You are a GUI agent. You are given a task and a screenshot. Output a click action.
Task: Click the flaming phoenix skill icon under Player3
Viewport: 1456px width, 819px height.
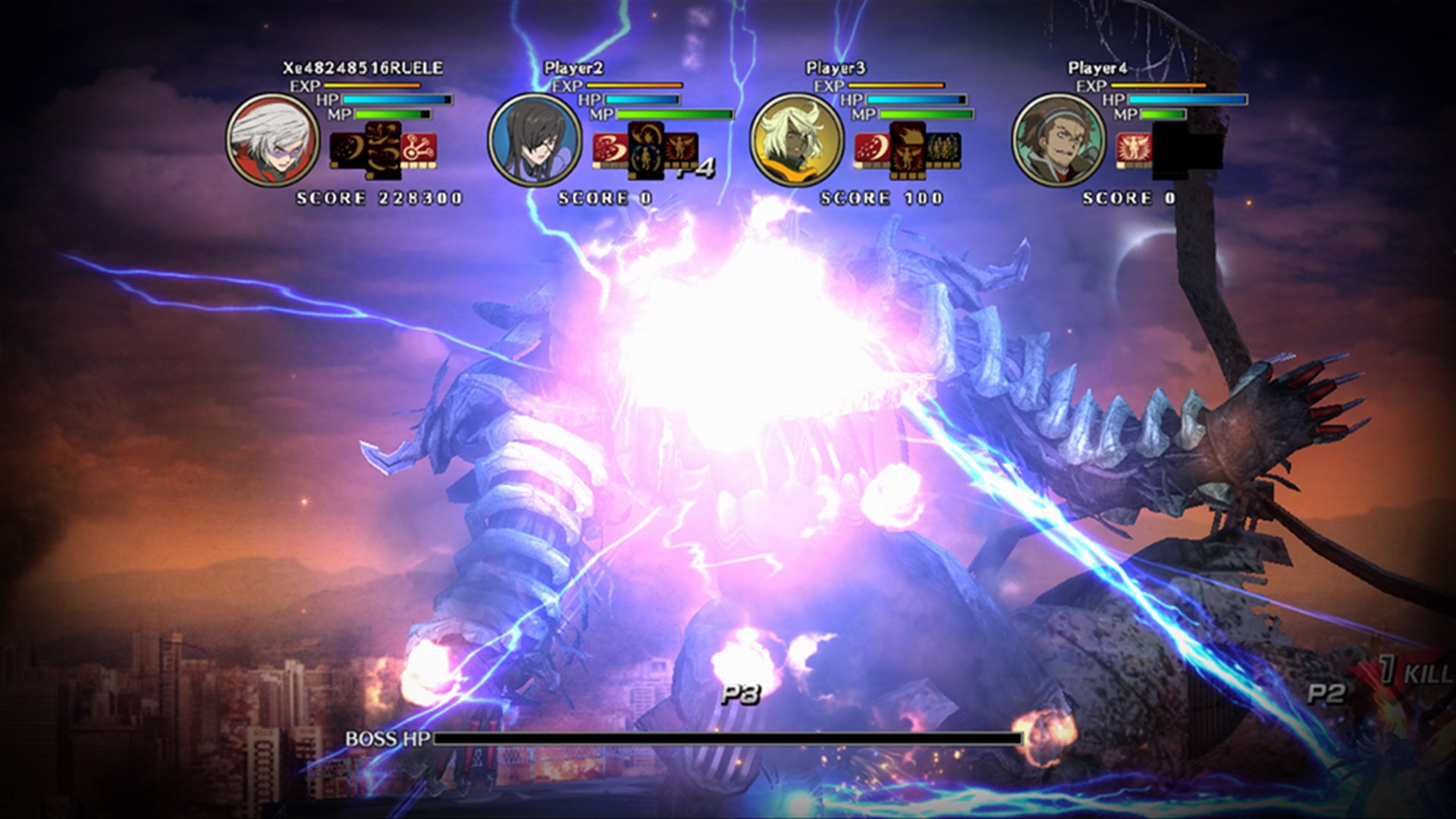[x=908, y=152]
